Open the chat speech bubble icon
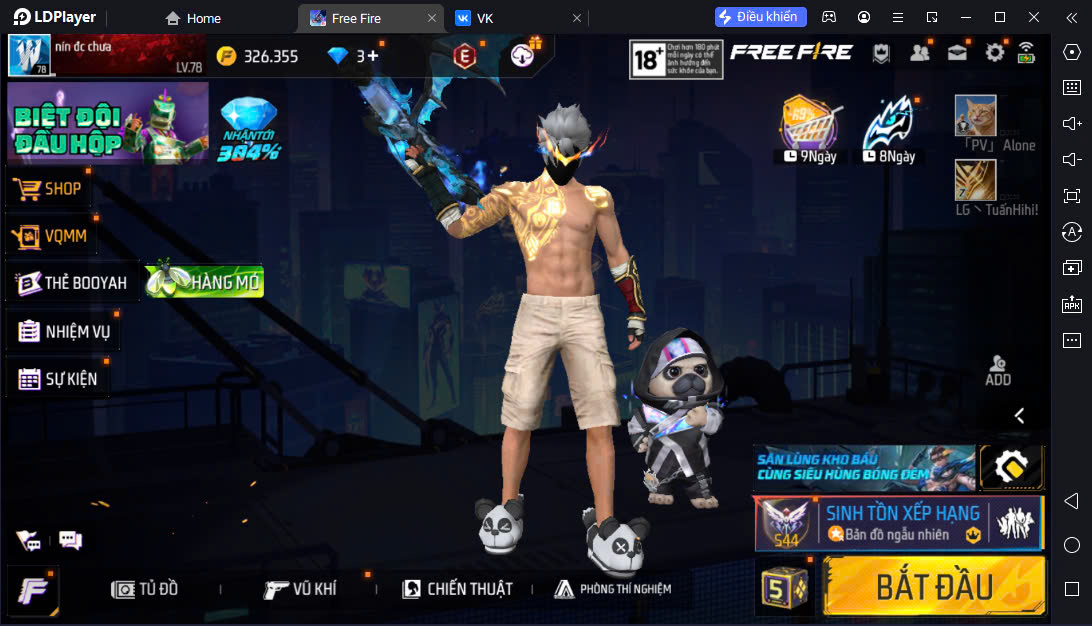The height and width of the screenshot is (626, 1092). (x=70, y=541)
